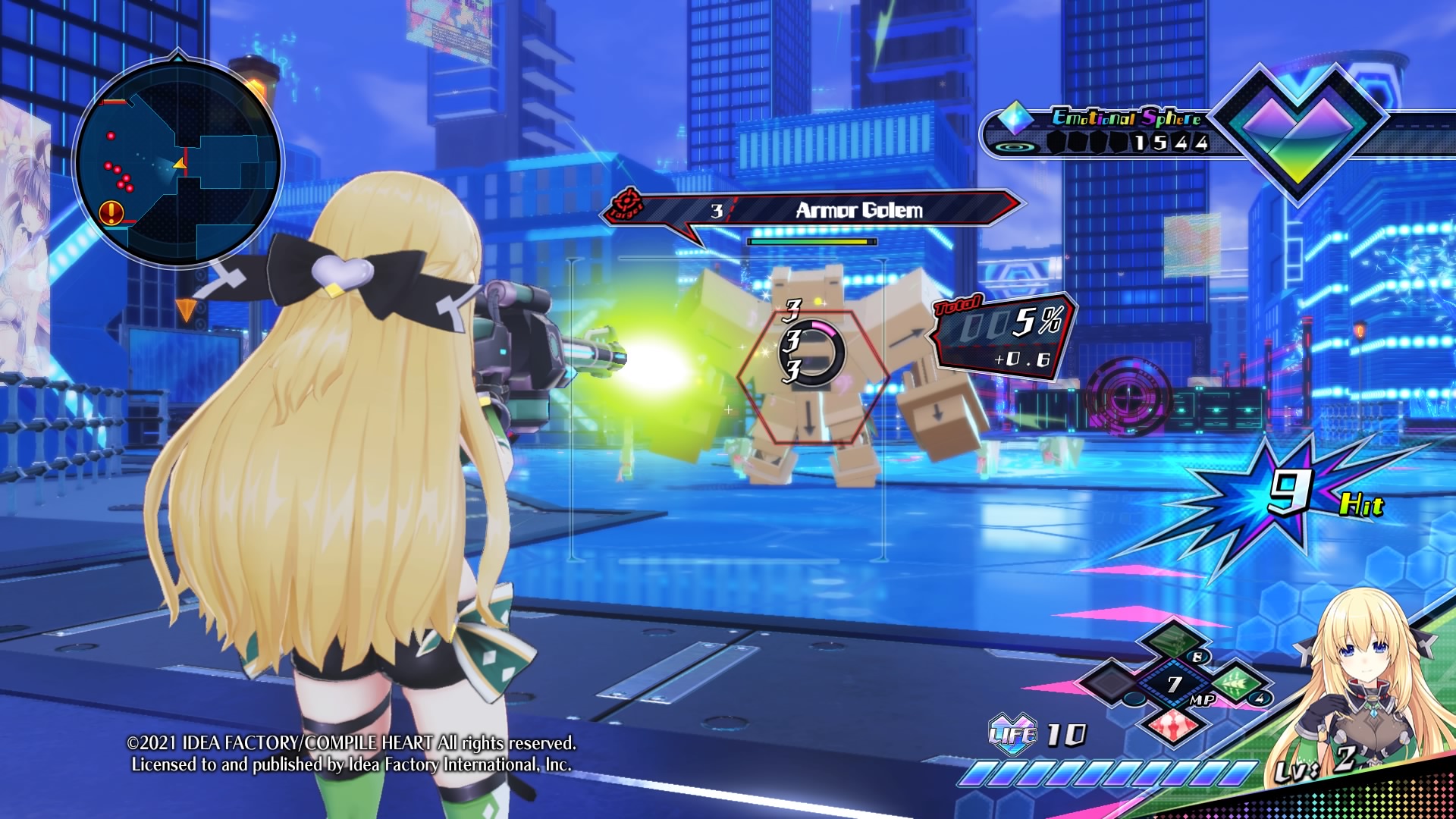Select the red target lock icon
The width and height of the screenshot is (1456, 819).
click(x=626, y=203)
